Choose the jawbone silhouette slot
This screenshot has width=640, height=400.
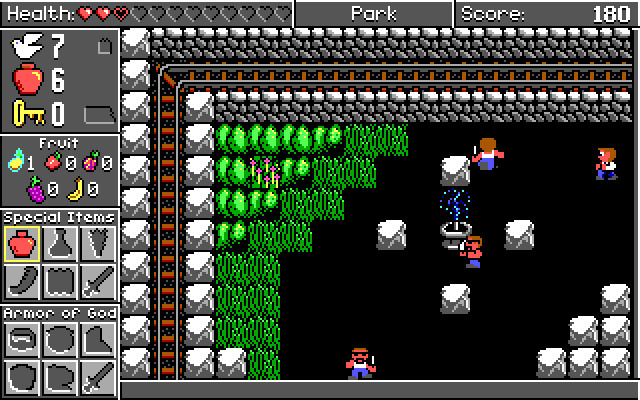click(22, 281)
